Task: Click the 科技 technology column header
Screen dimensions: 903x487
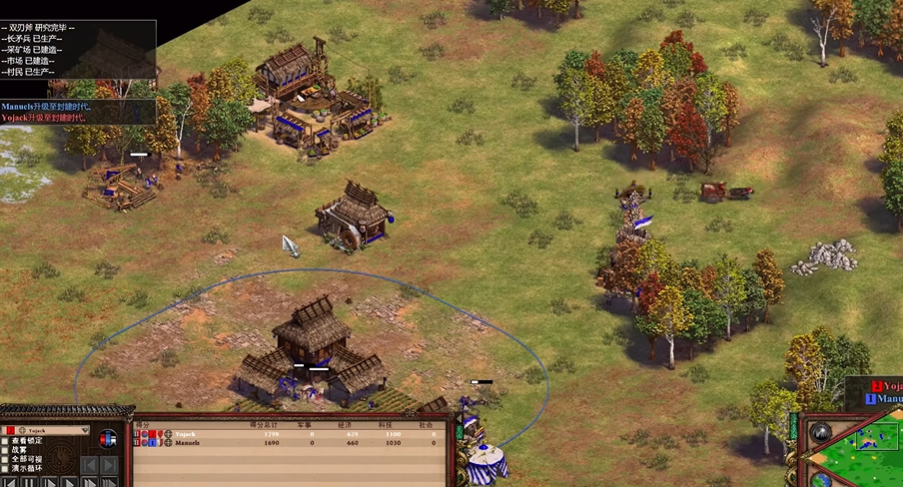Action: tap(393, 425)
